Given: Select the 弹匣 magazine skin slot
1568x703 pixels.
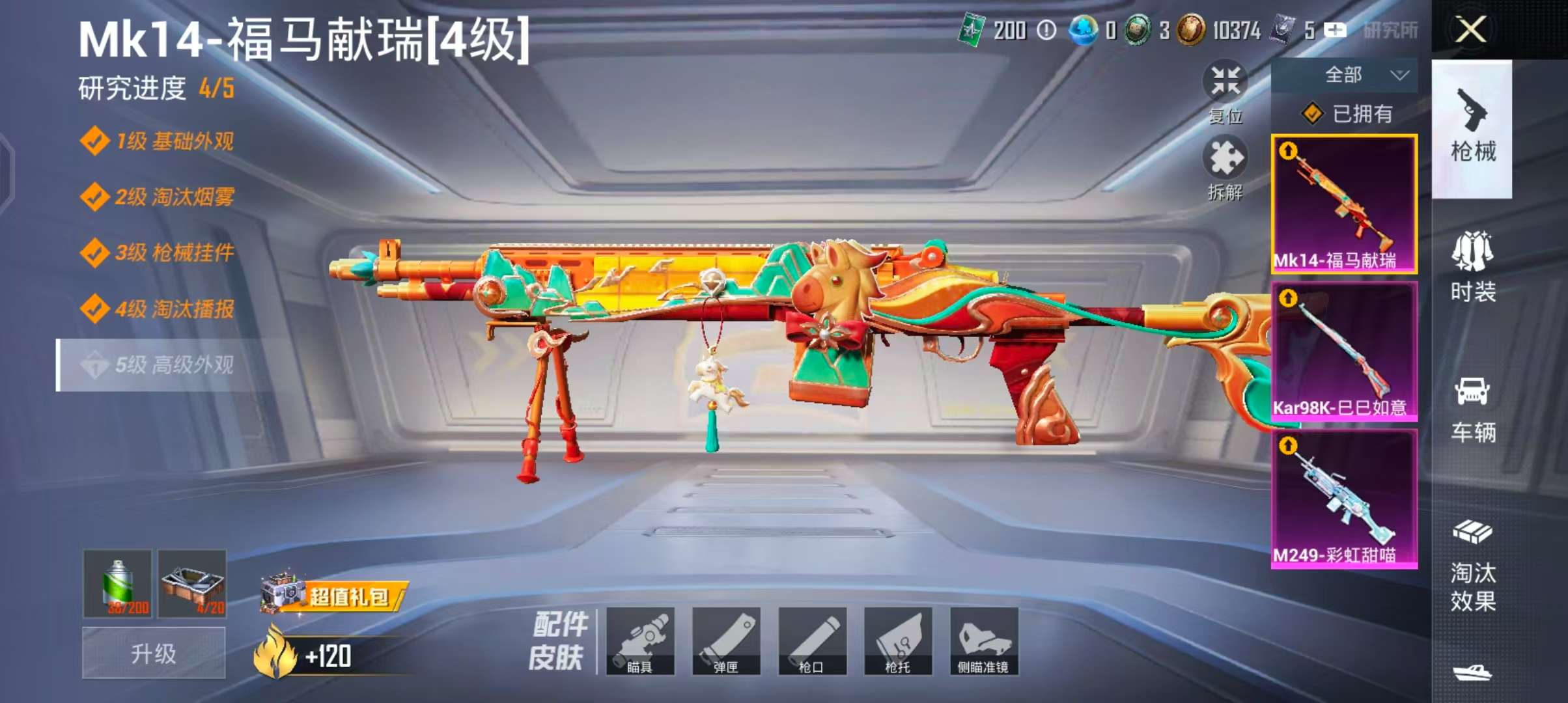Looking at the screenshot, I should (726, 641).
